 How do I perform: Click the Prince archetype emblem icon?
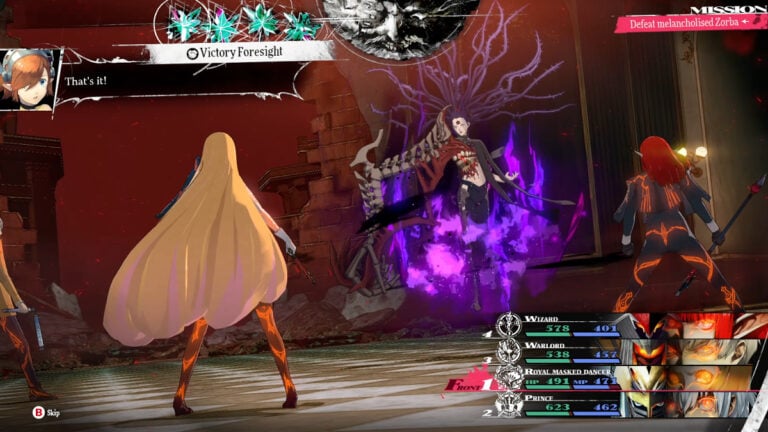point(510,405)
